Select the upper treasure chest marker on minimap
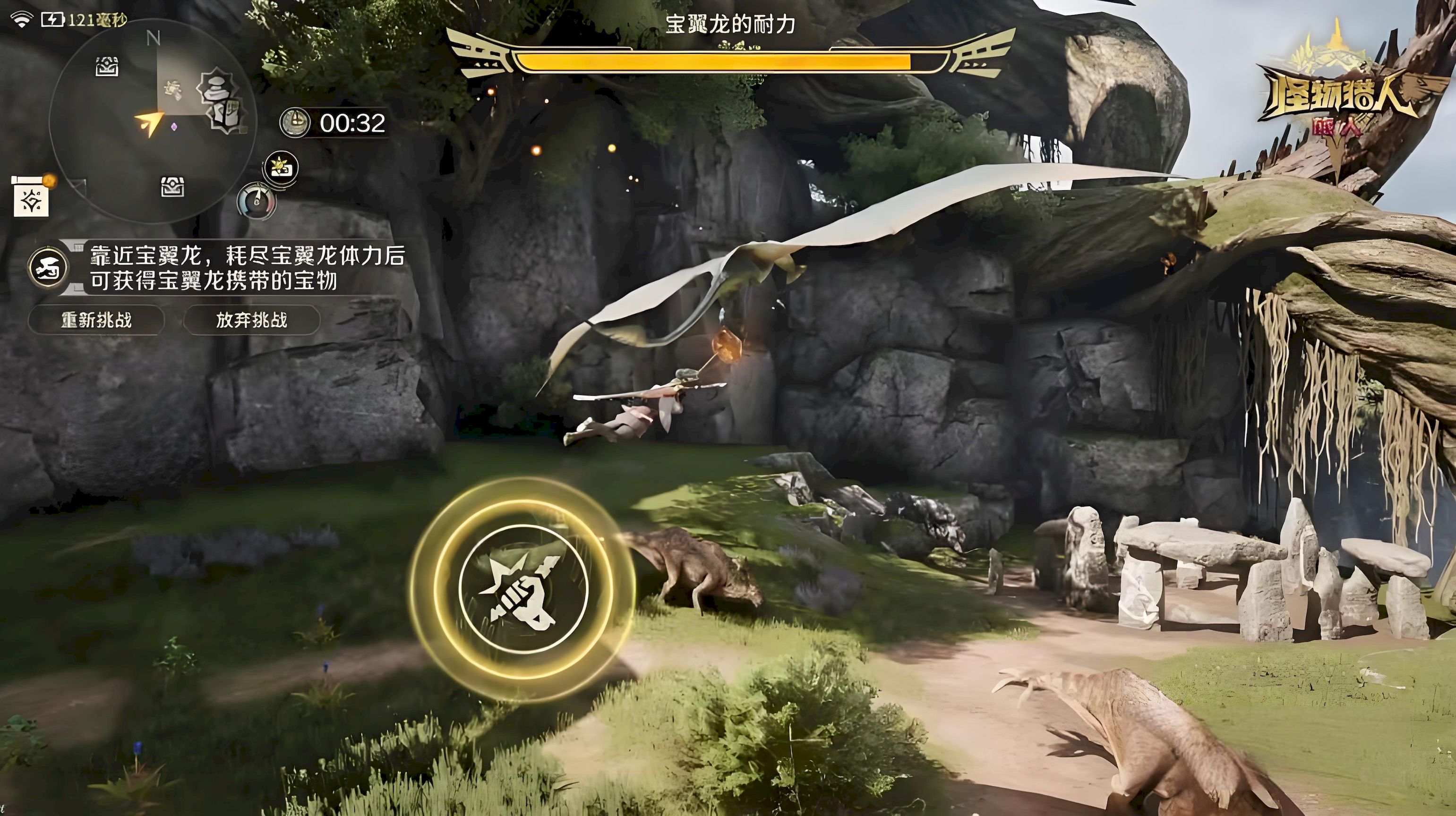 point(106,67)
